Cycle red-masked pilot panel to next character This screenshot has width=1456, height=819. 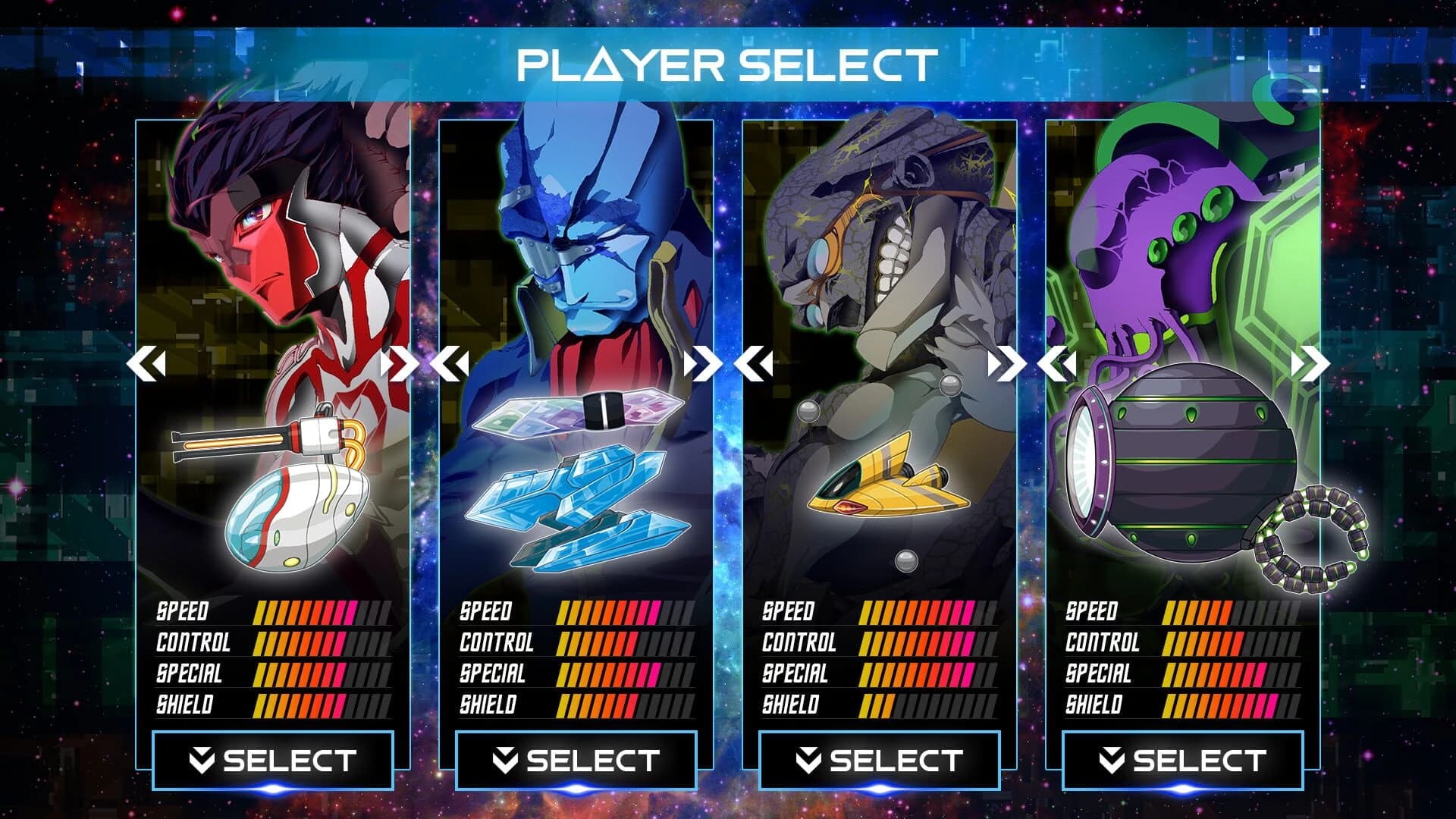point(399,364)
